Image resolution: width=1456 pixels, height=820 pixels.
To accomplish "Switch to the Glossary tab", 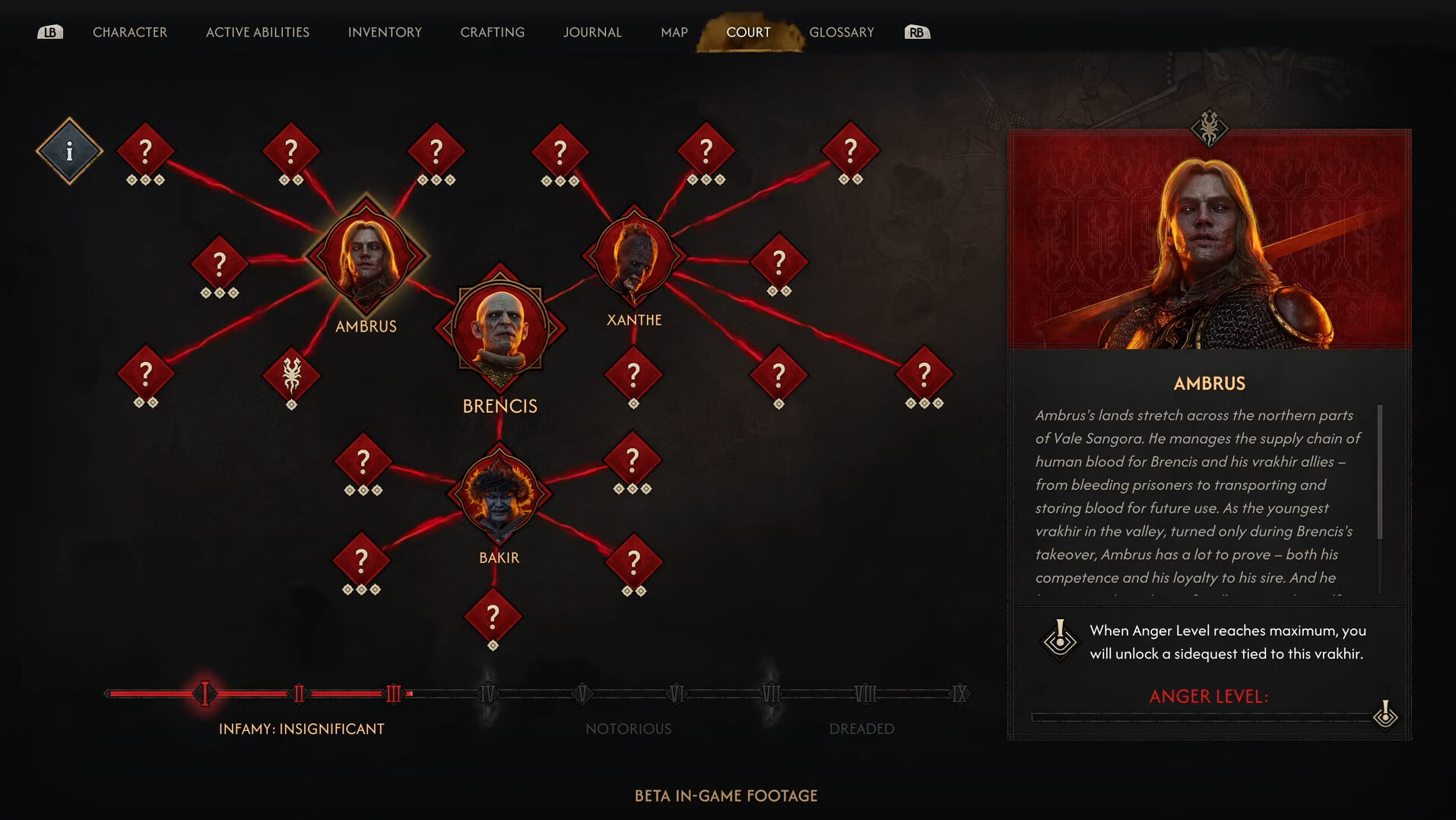I will click(x=842, y=32).
